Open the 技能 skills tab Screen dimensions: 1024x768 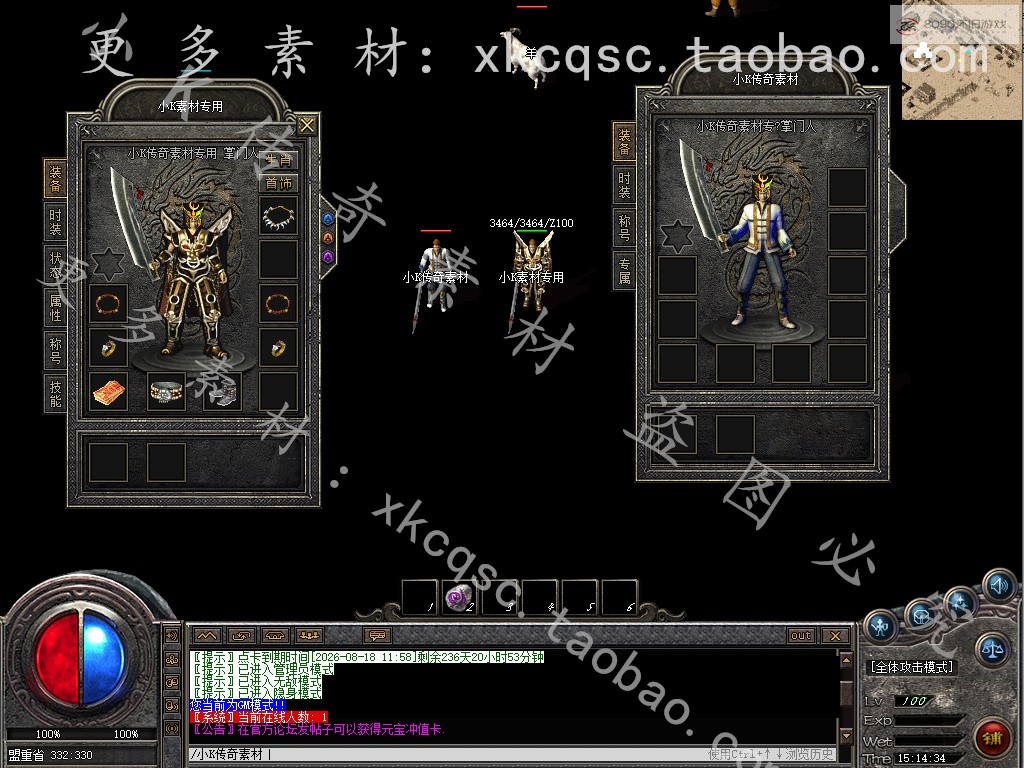(x=56, y=394)
